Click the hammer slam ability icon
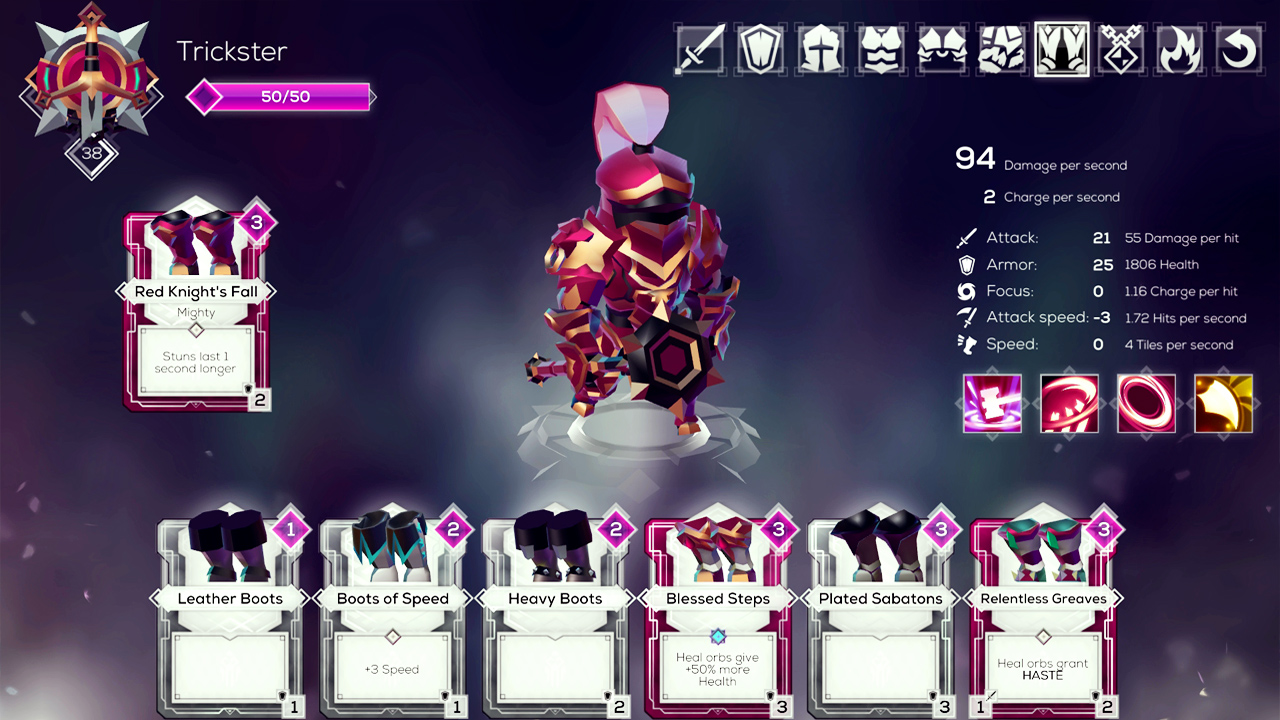1280x720 pixels. [992, 404]
